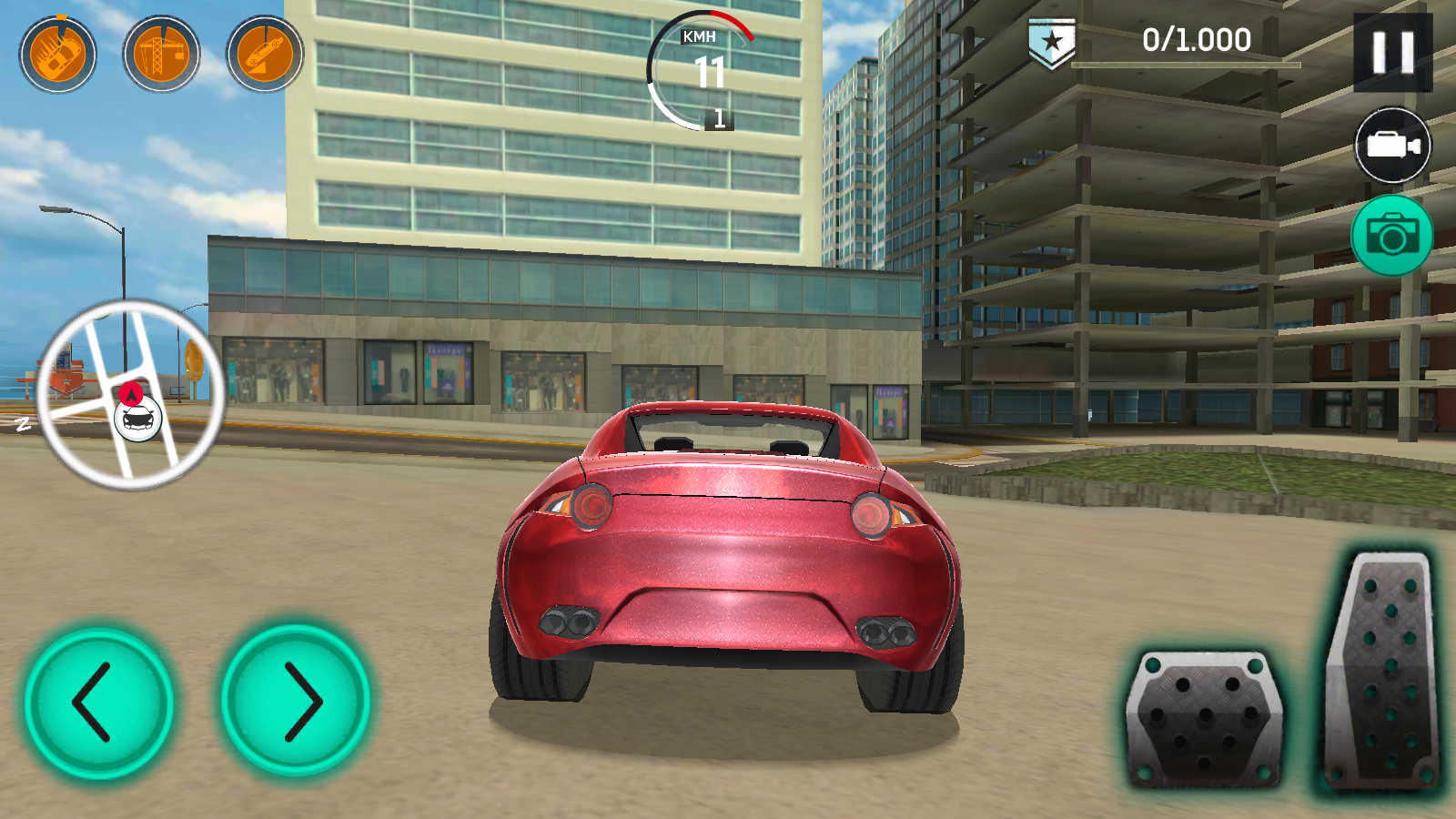Select the car on ramp challenge icon
This screenshot has height=819, width=1456.
265,55
